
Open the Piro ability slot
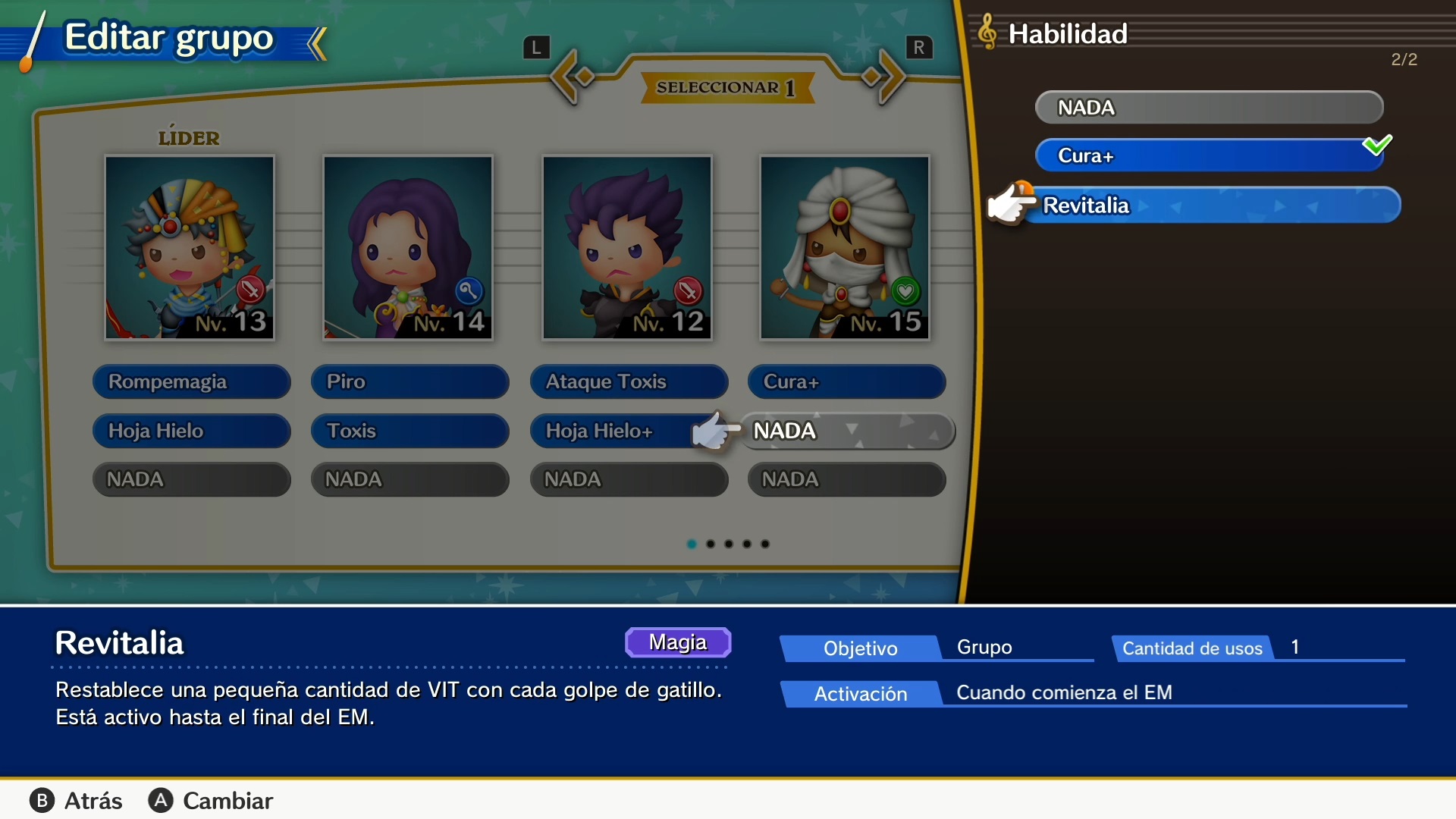pyautogui.click(x=409, y=381)
